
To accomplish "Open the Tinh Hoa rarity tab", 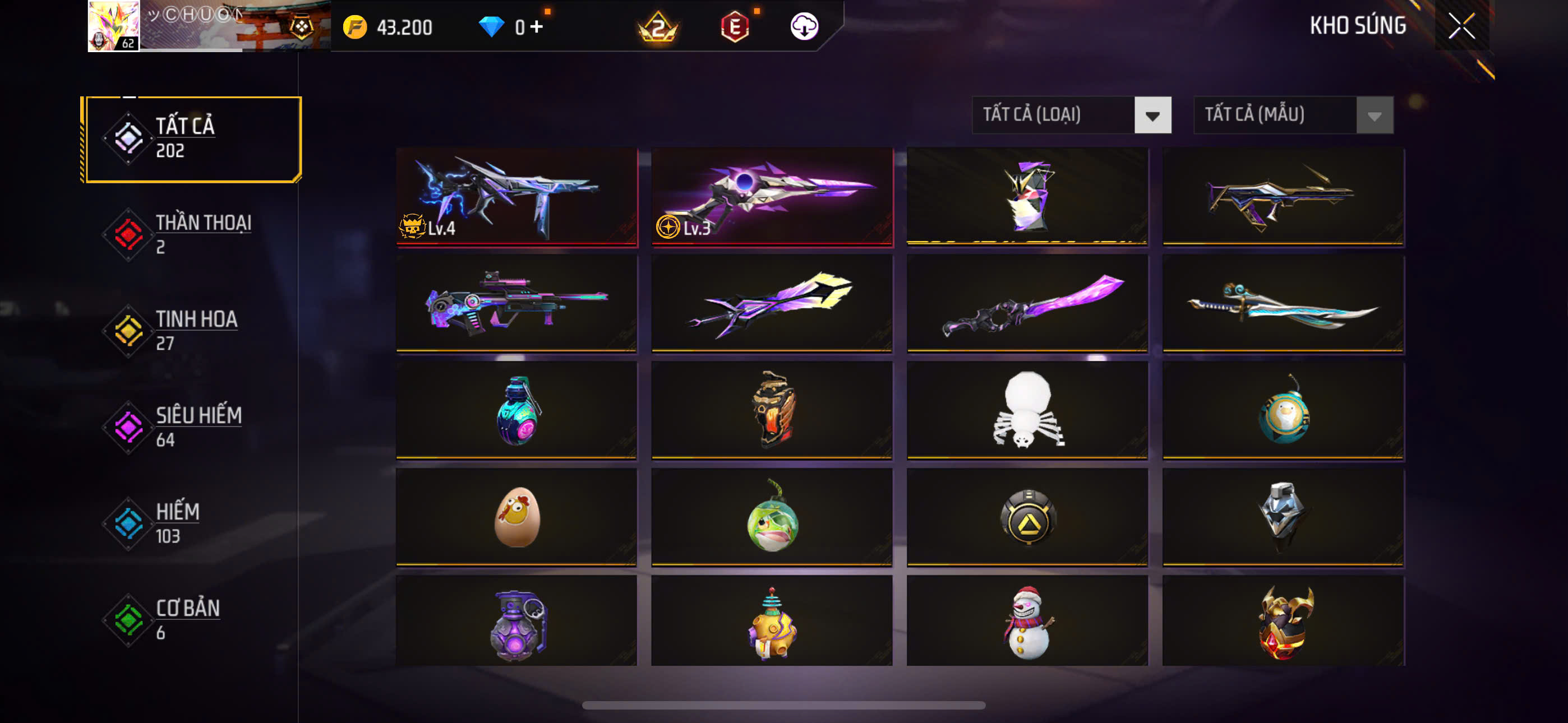I will tap(192, 331).
